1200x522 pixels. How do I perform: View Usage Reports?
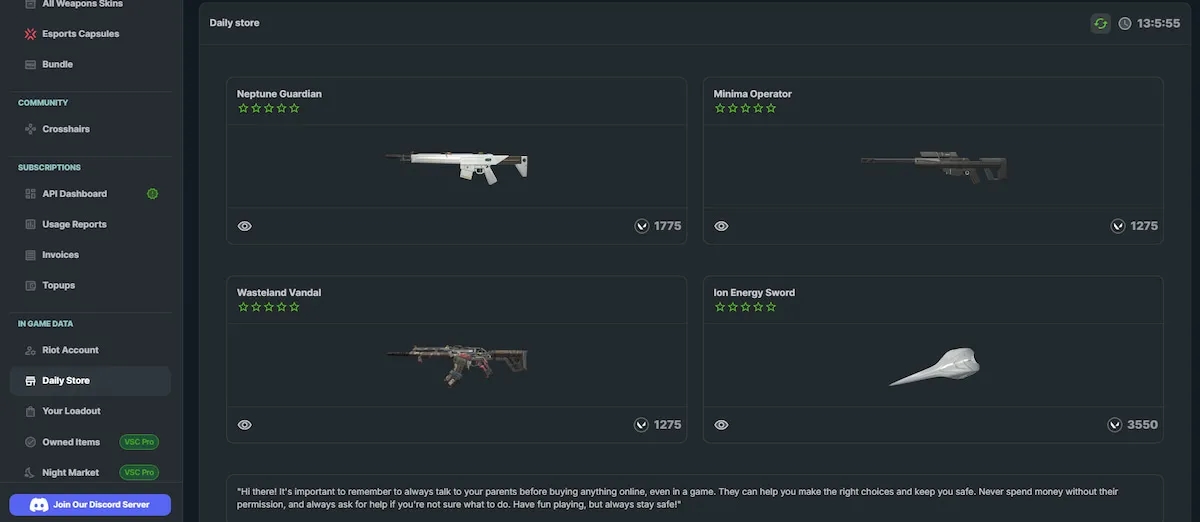[74, 224]
